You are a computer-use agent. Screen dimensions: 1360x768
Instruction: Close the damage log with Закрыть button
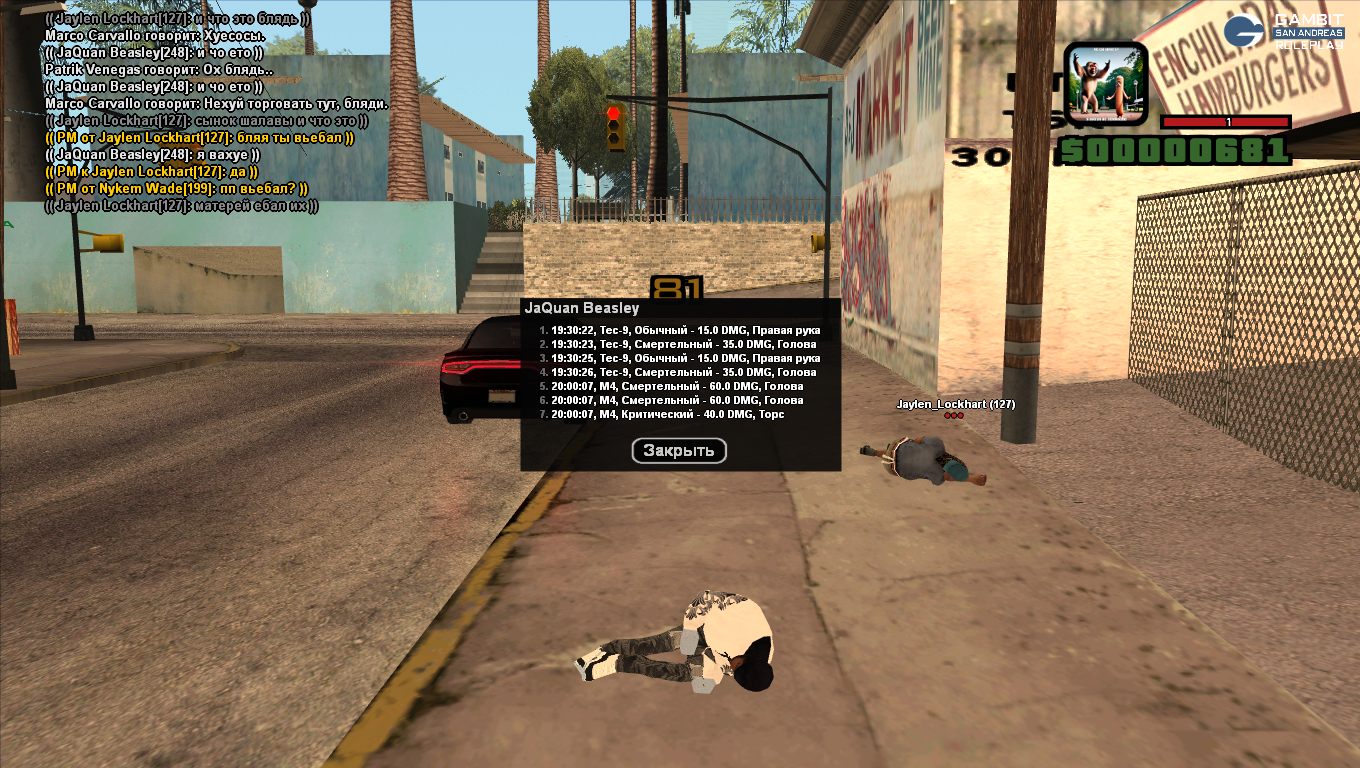679,451
